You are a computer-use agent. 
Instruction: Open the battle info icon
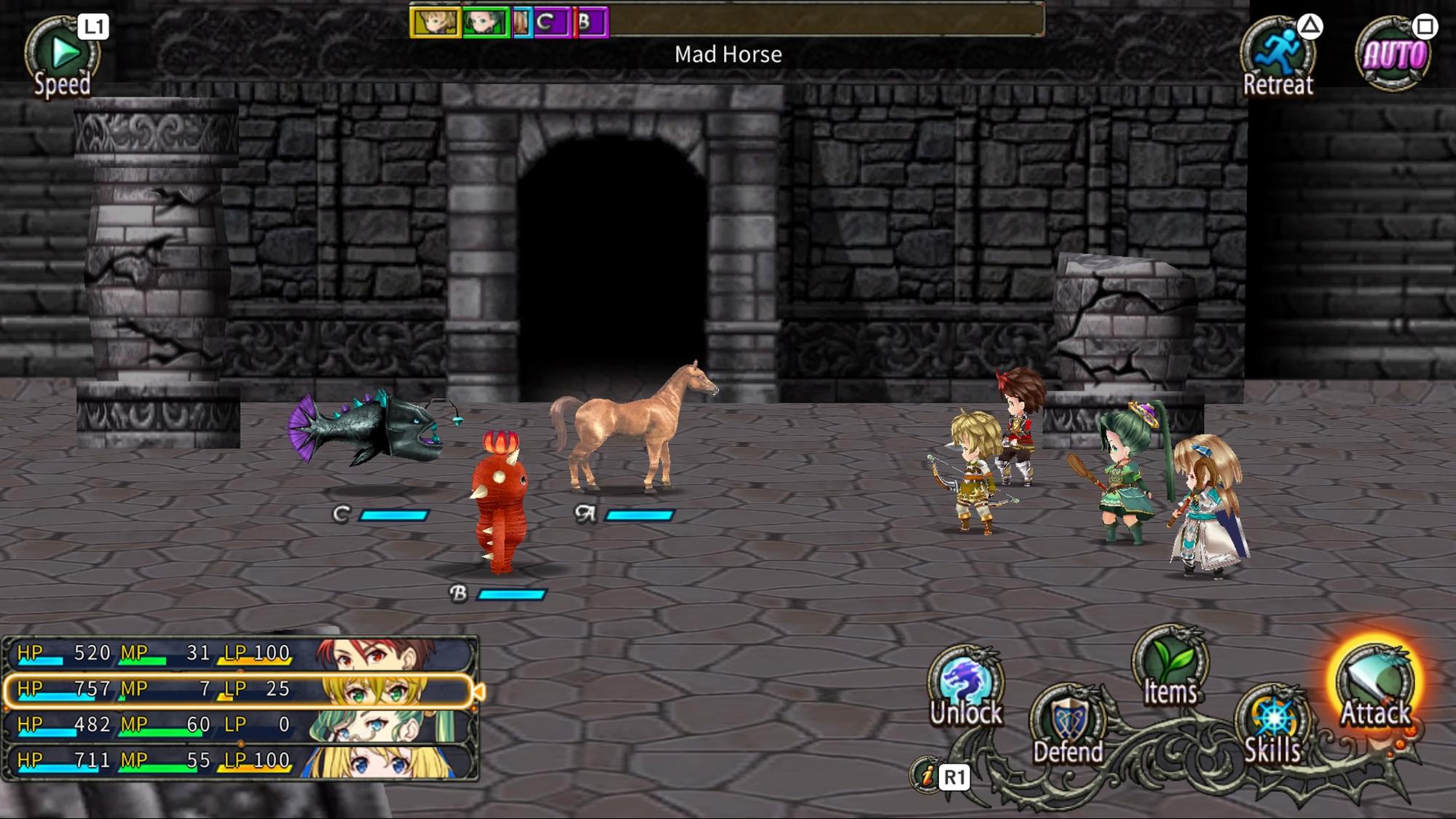click(927, 776)
